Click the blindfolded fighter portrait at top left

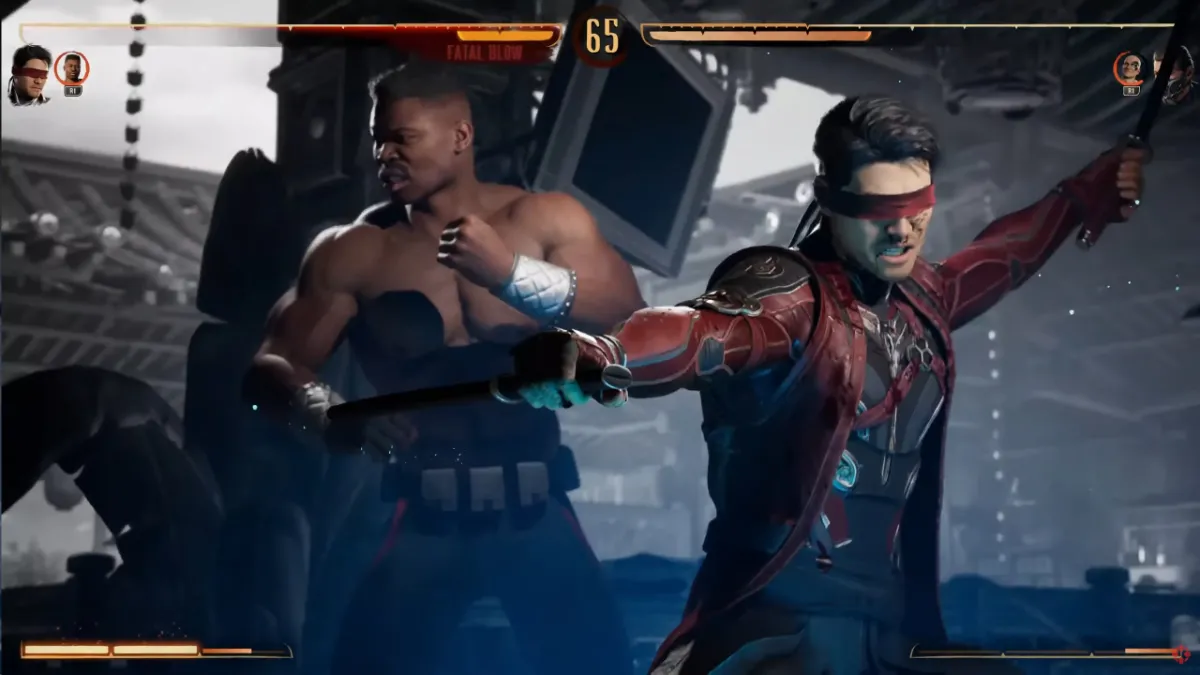pos(29,73)
